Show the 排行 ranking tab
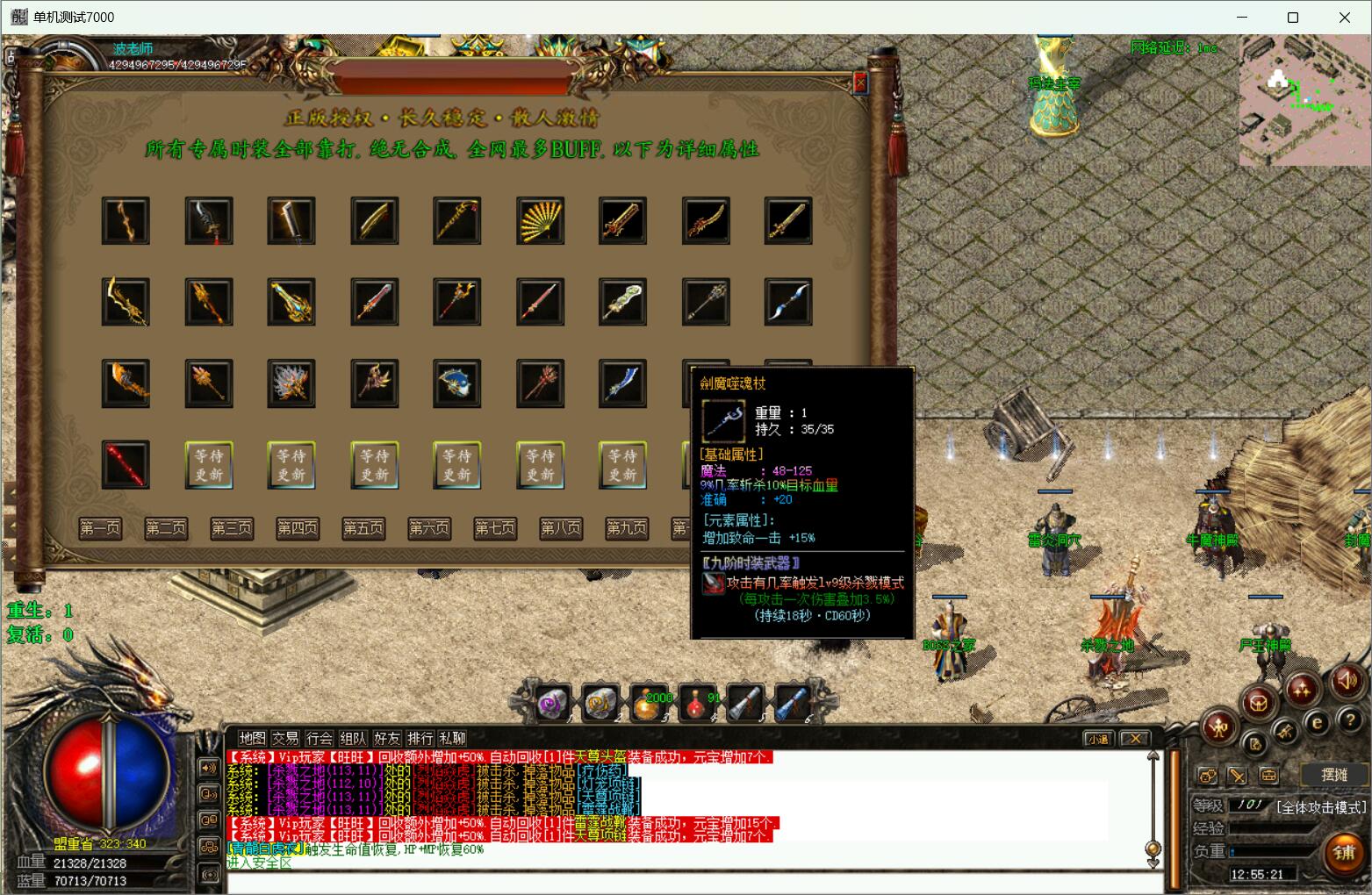The height and width of the screenshot is (895, 1372). (420, 738)
